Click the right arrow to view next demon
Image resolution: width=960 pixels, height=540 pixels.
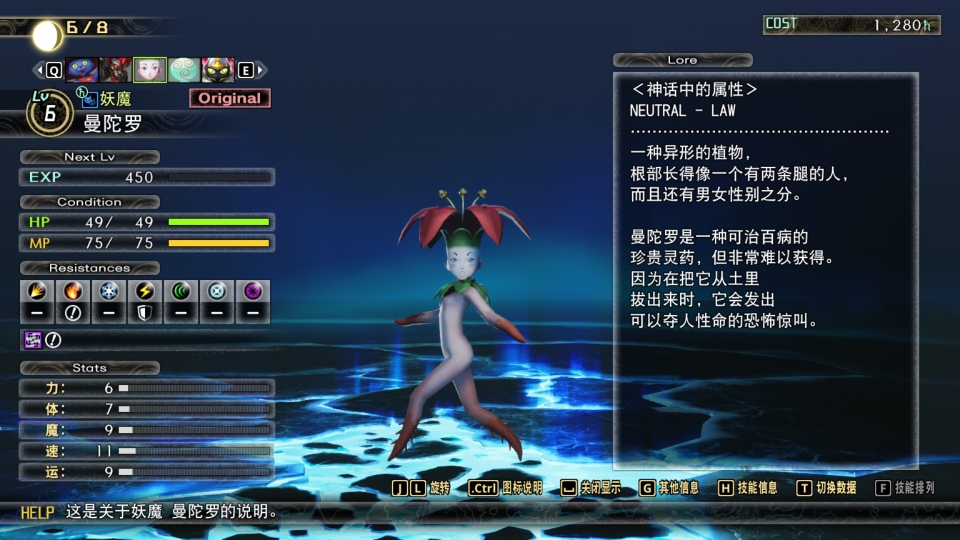click(x=260, y=70)
